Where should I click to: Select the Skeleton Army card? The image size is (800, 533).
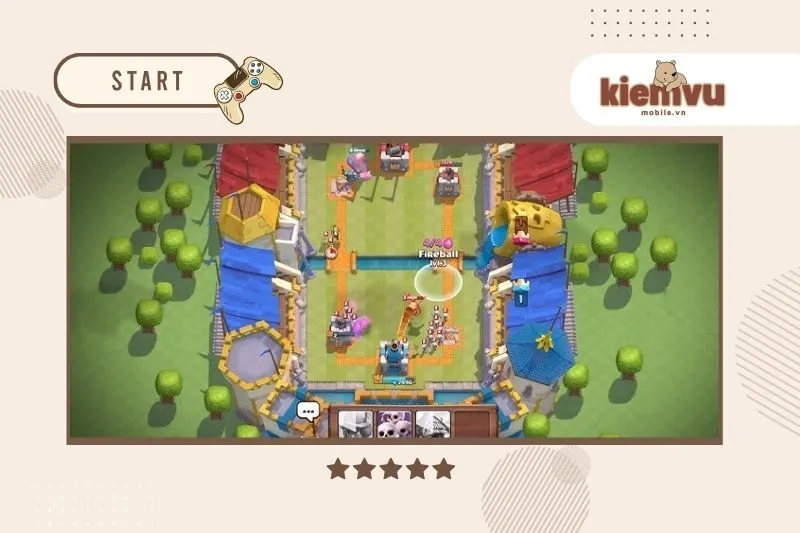click(394, 425)
